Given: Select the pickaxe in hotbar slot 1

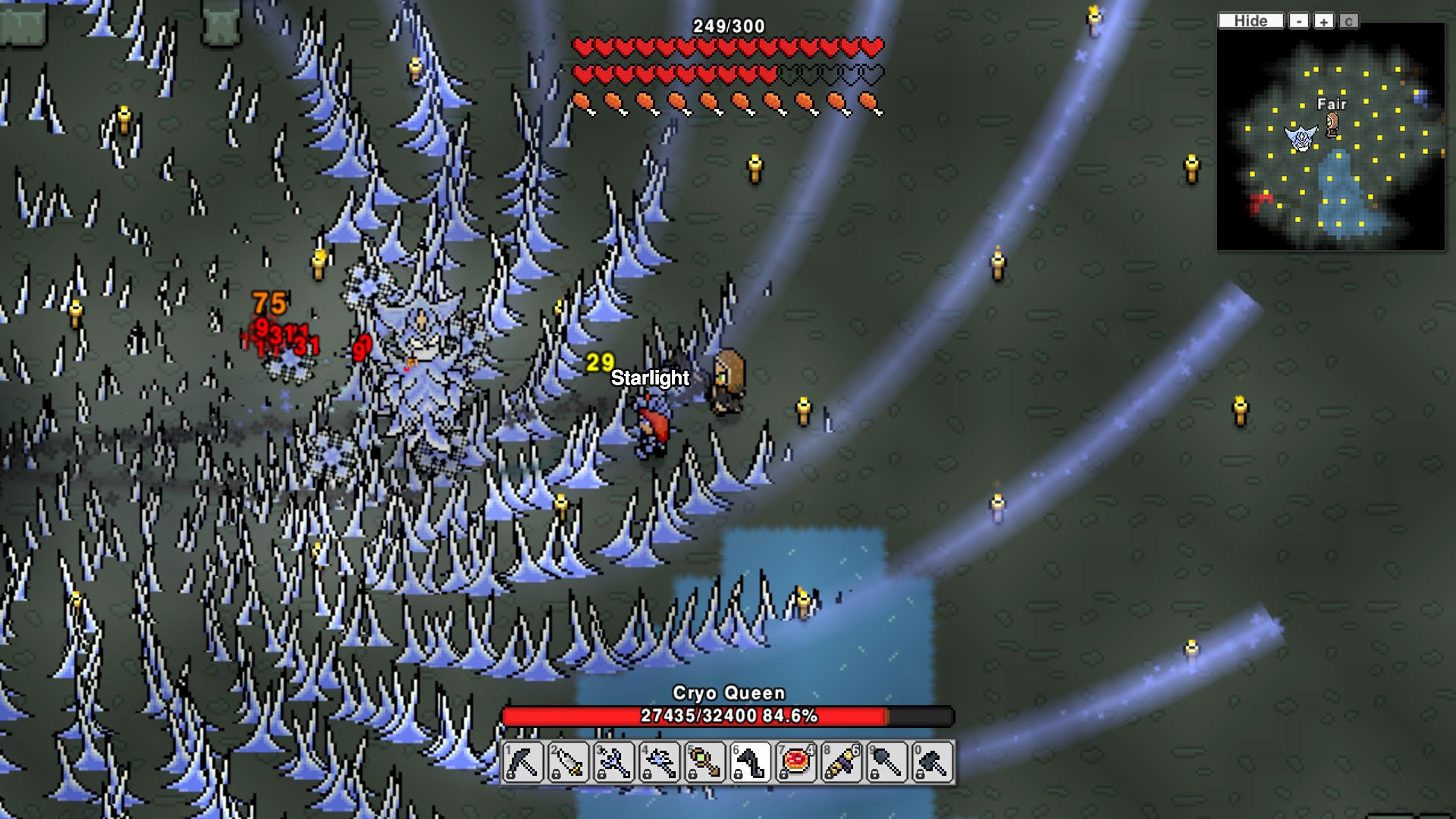Looking at the screenshot, I should pos(523,761).
